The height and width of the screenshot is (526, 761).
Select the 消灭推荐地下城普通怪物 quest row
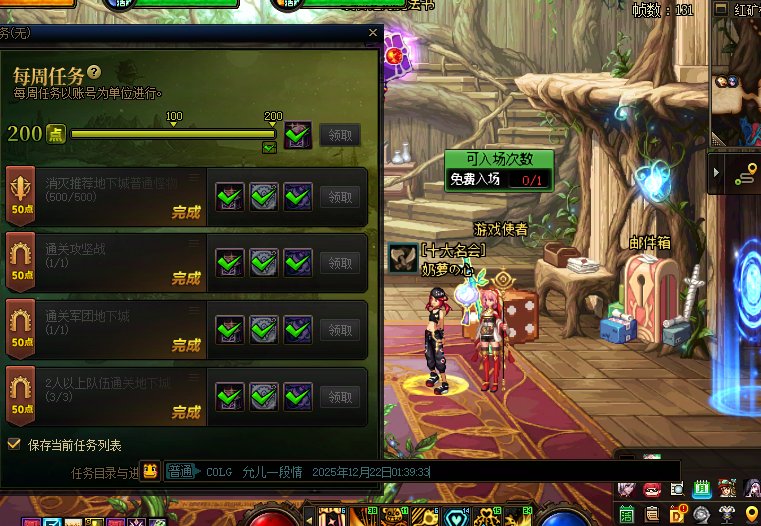point(110,197)
